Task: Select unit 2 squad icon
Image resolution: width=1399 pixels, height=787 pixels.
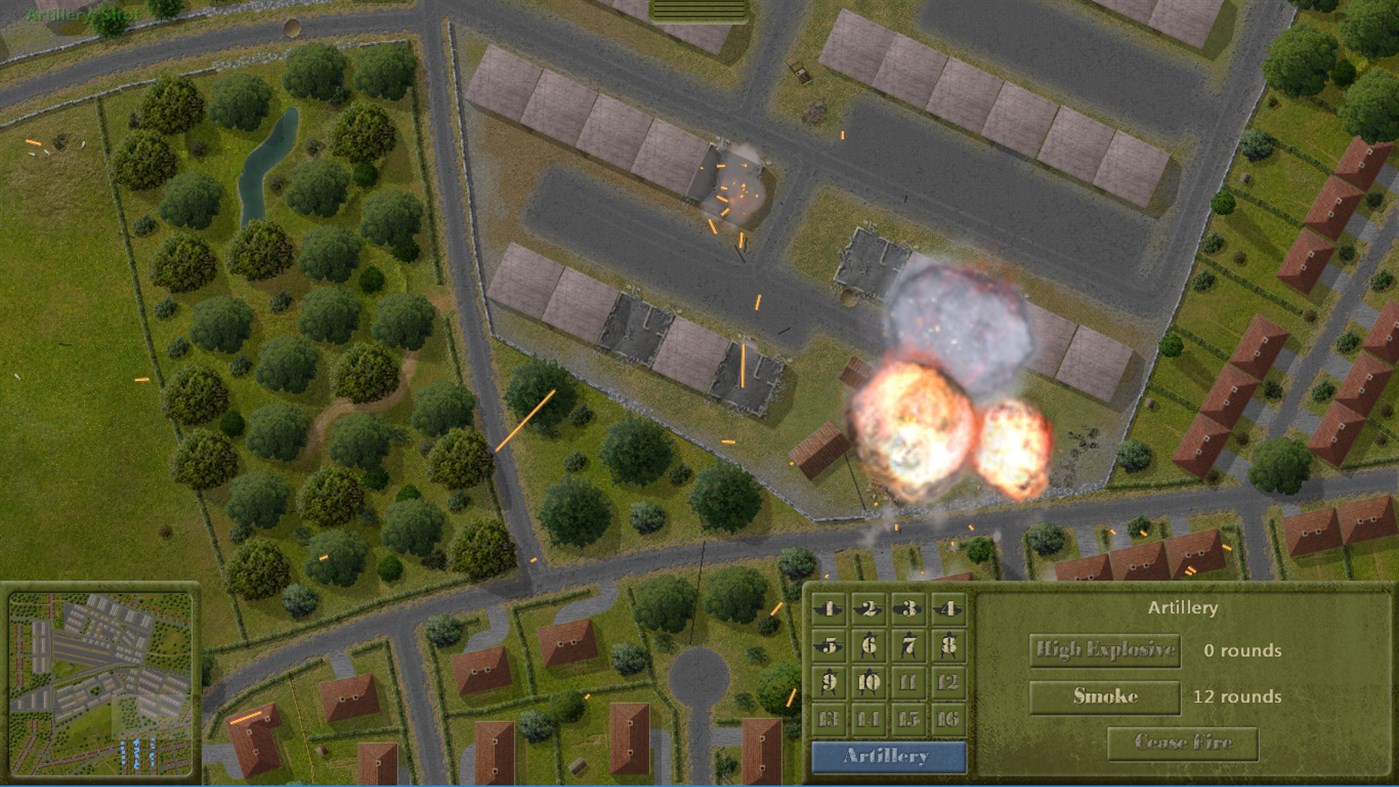Action: coord(869,609)
